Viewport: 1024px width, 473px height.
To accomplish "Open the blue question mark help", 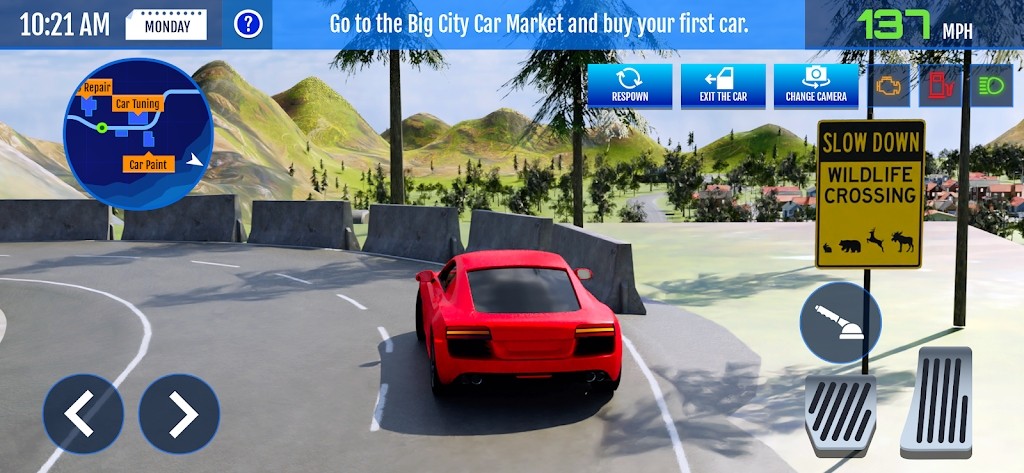I will click(248, 24).
